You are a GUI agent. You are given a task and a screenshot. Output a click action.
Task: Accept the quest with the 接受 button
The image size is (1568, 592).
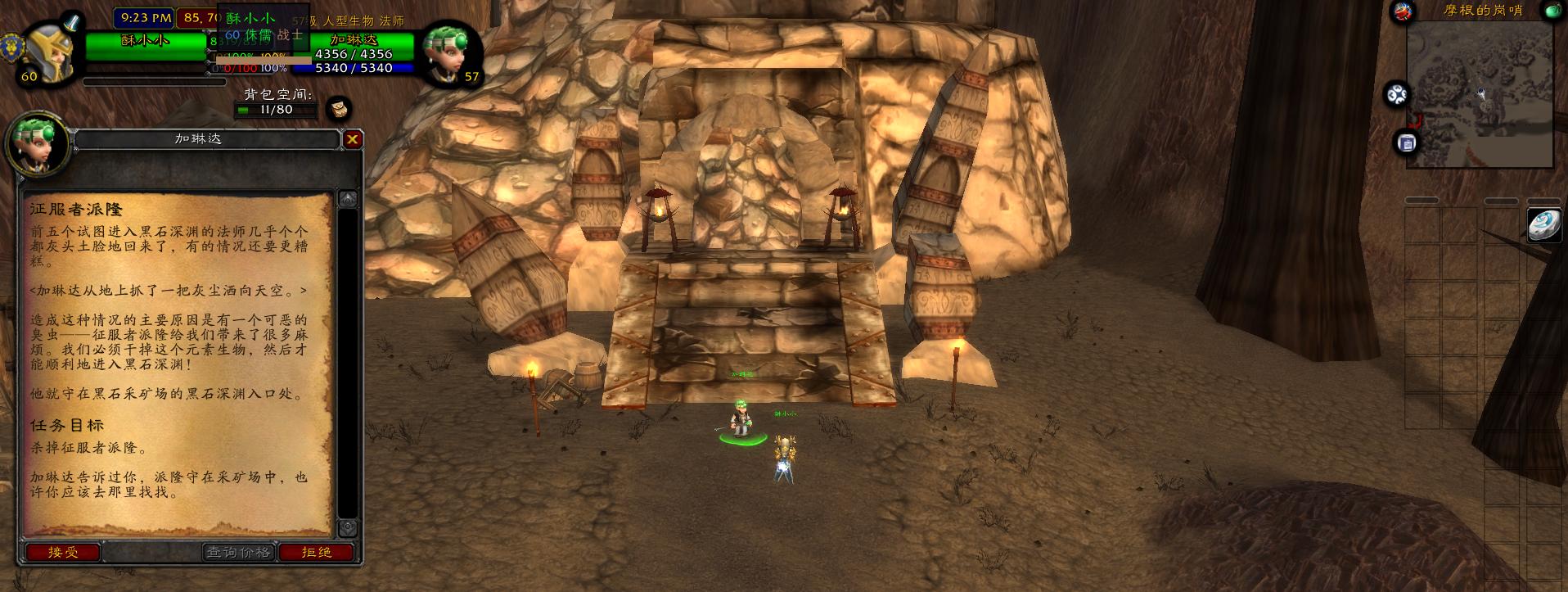tap(63, 553)
